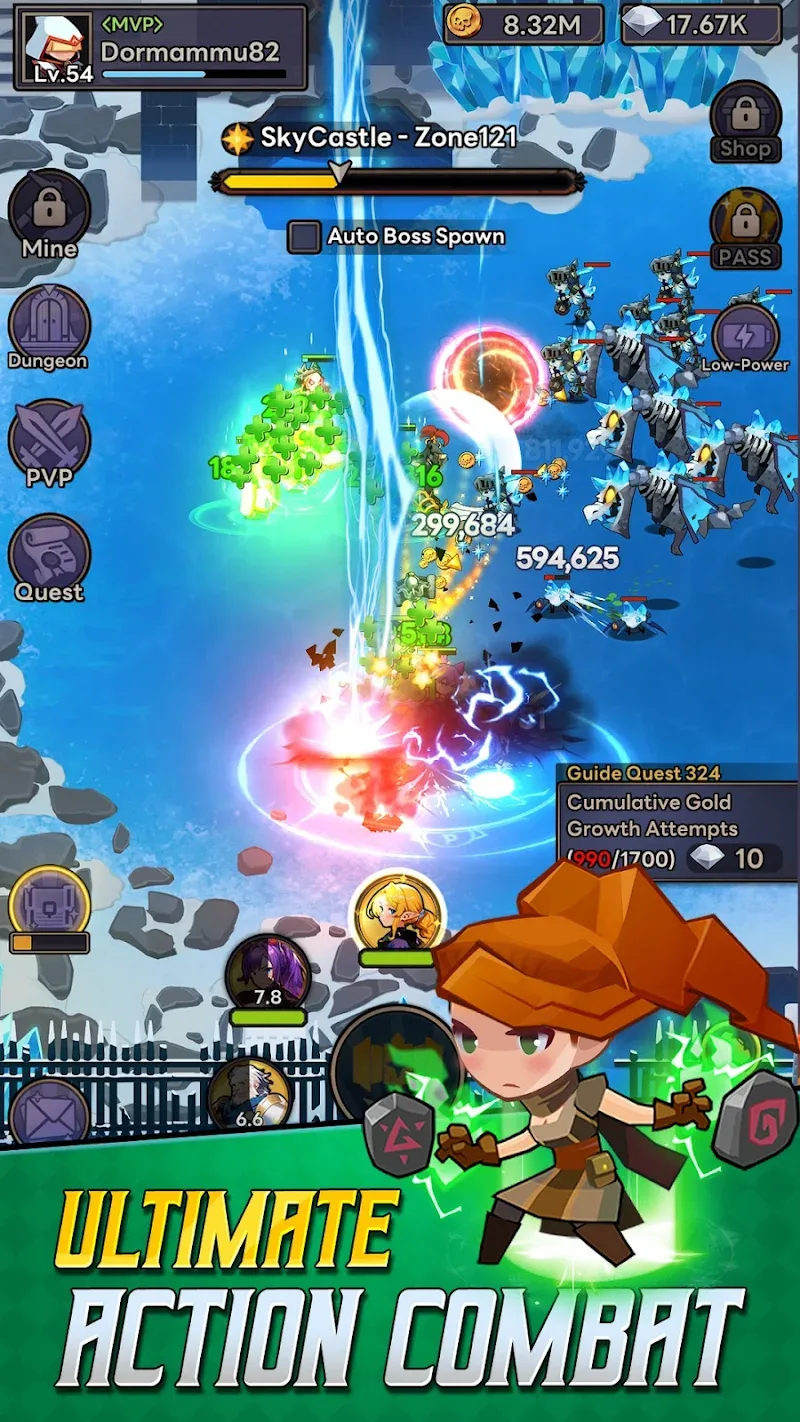Open the golden treasure chest icon
Image resolution: width=800 pixels, height=1422 pixels.
pyautogui.click(x=49, y=905)
